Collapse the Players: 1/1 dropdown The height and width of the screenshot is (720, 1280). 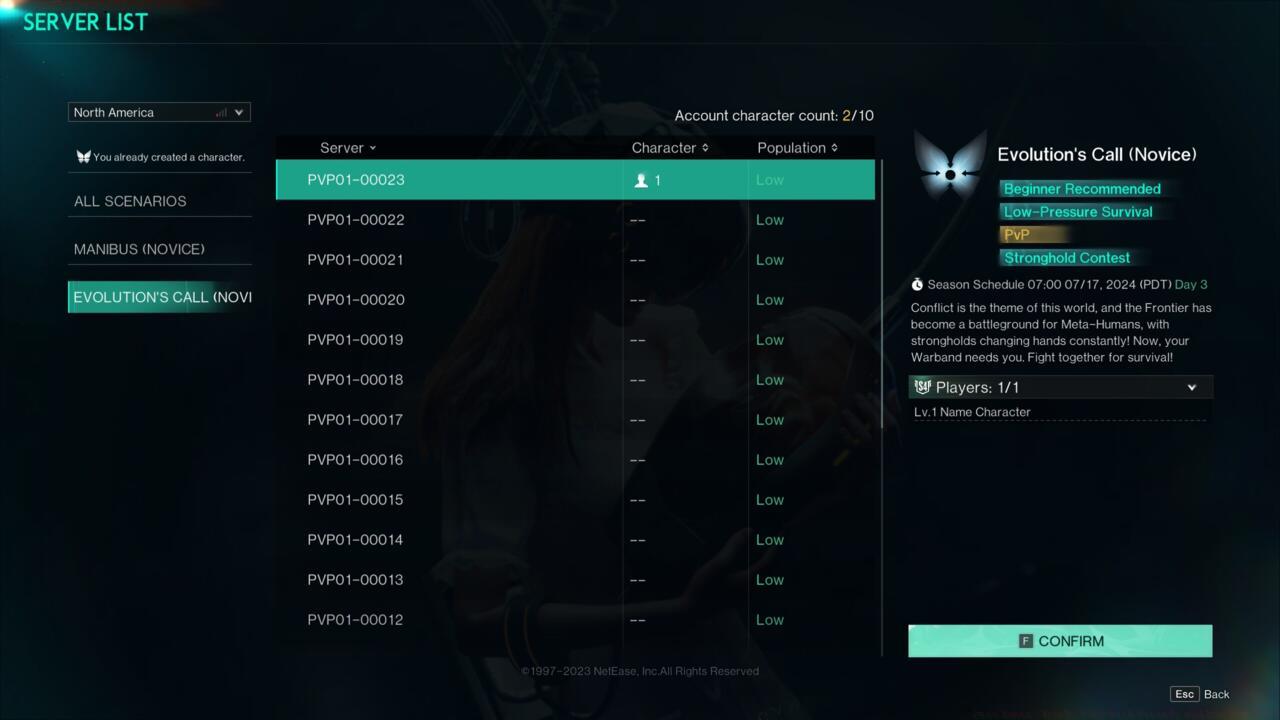[1191, 387]
